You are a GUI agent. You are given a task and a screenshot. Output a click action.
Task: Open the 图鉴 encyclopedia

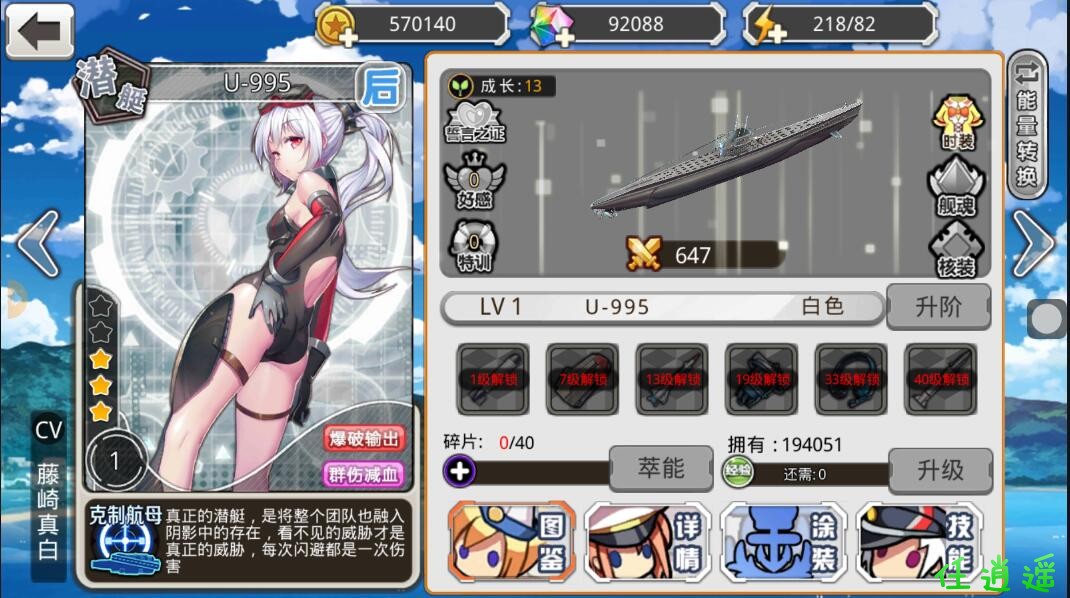click(x=511, y=542)
